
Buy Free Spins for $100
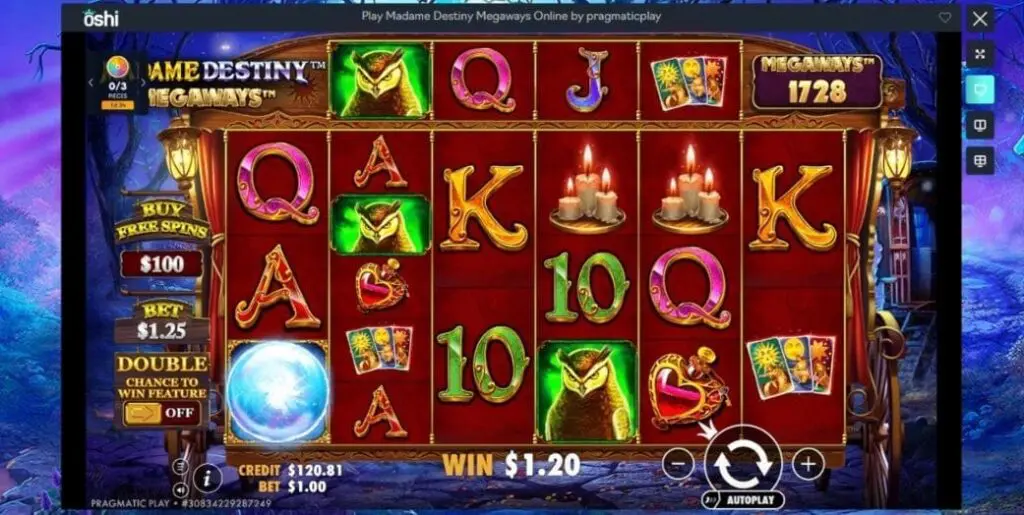coord(161,264)
